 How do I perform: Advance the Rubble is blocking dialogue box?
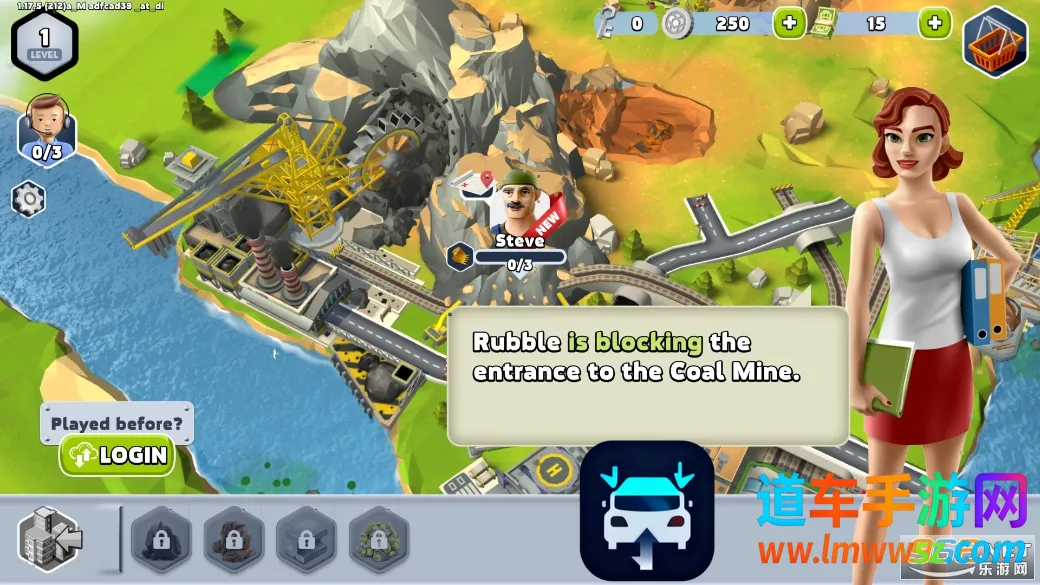pos(647,375)
